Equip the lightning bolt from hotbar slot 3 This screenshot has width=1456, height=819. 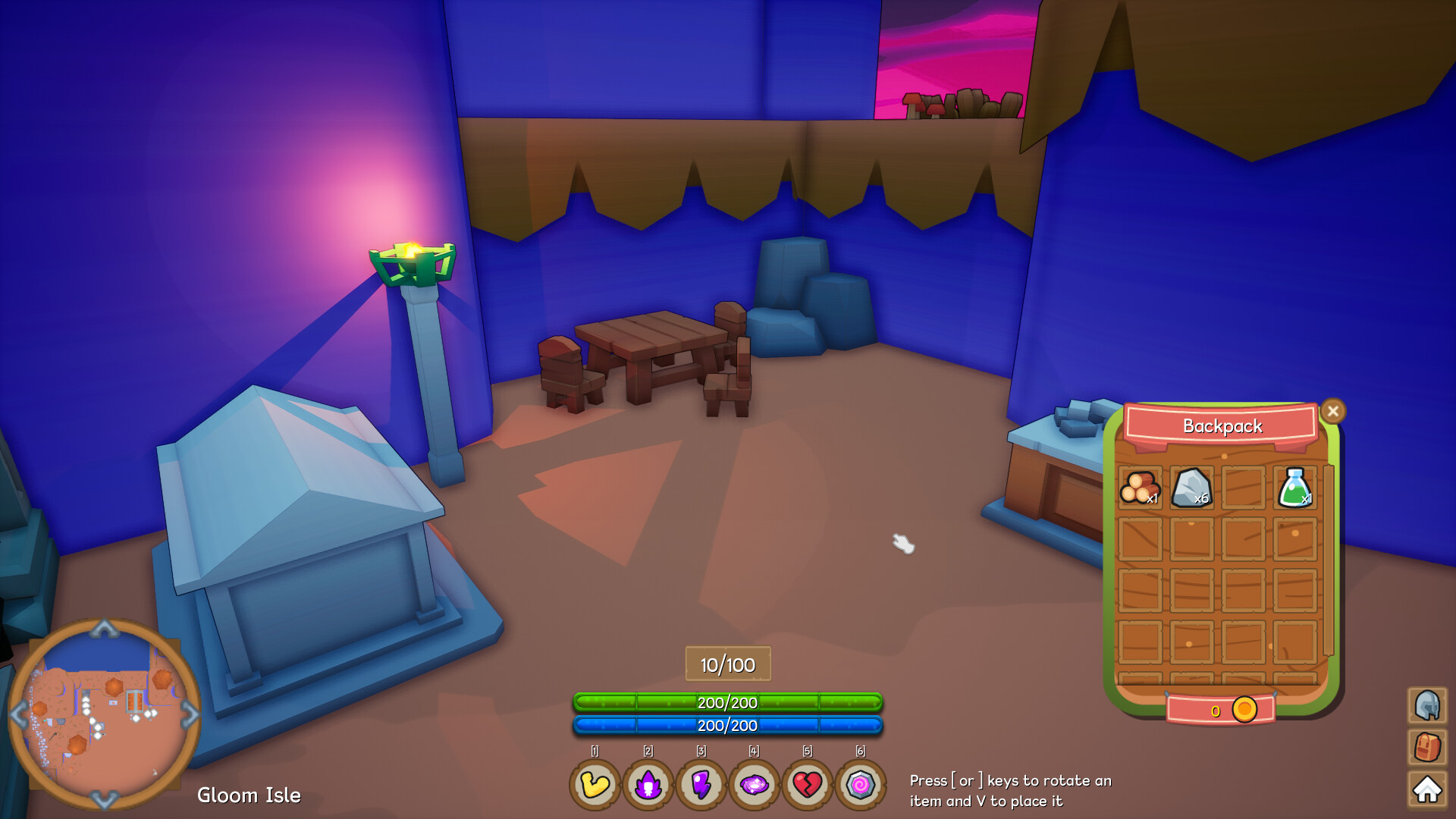coord(701,786)
